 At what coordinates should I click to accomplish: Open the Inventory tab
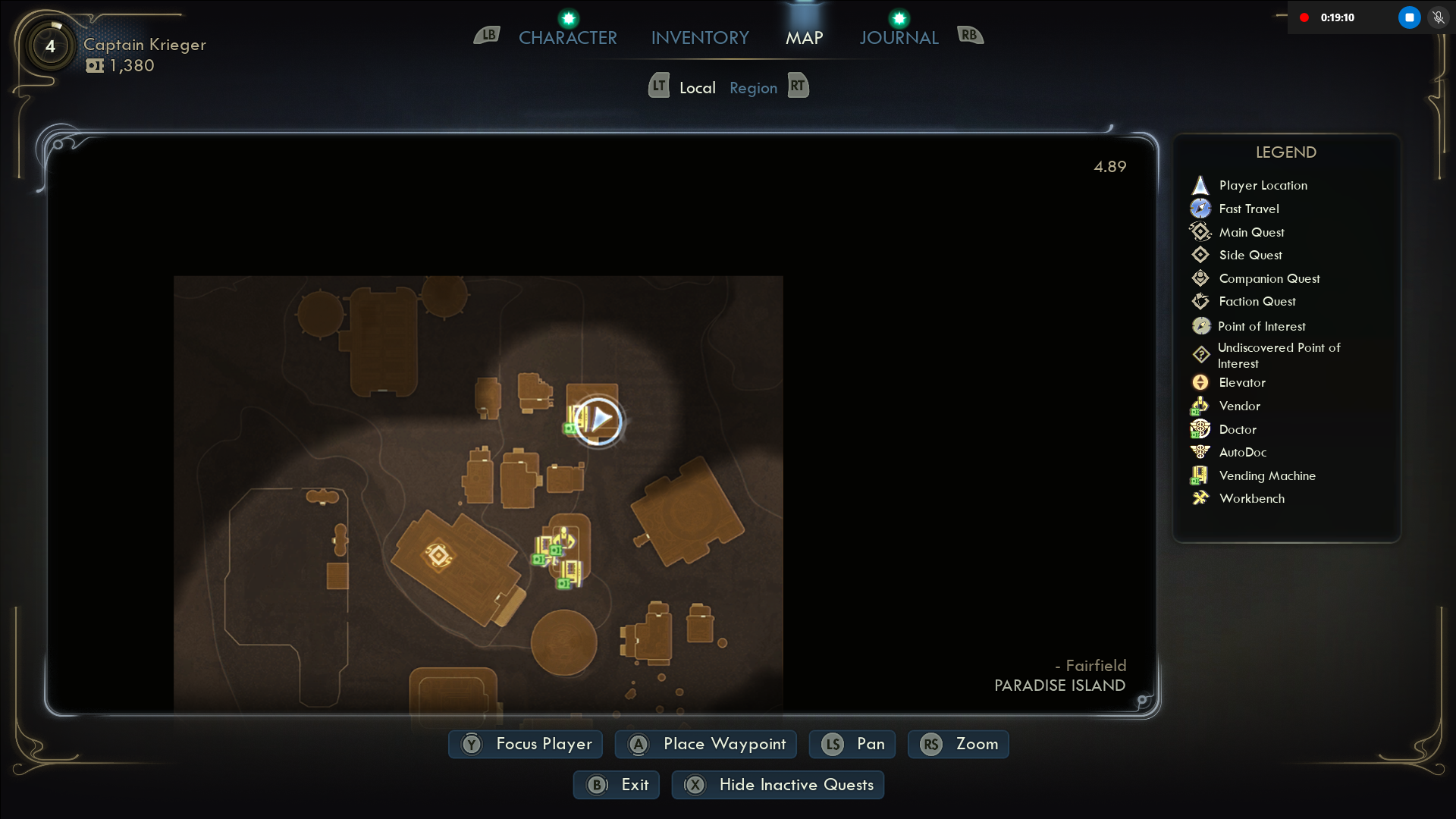coord(699,38)
